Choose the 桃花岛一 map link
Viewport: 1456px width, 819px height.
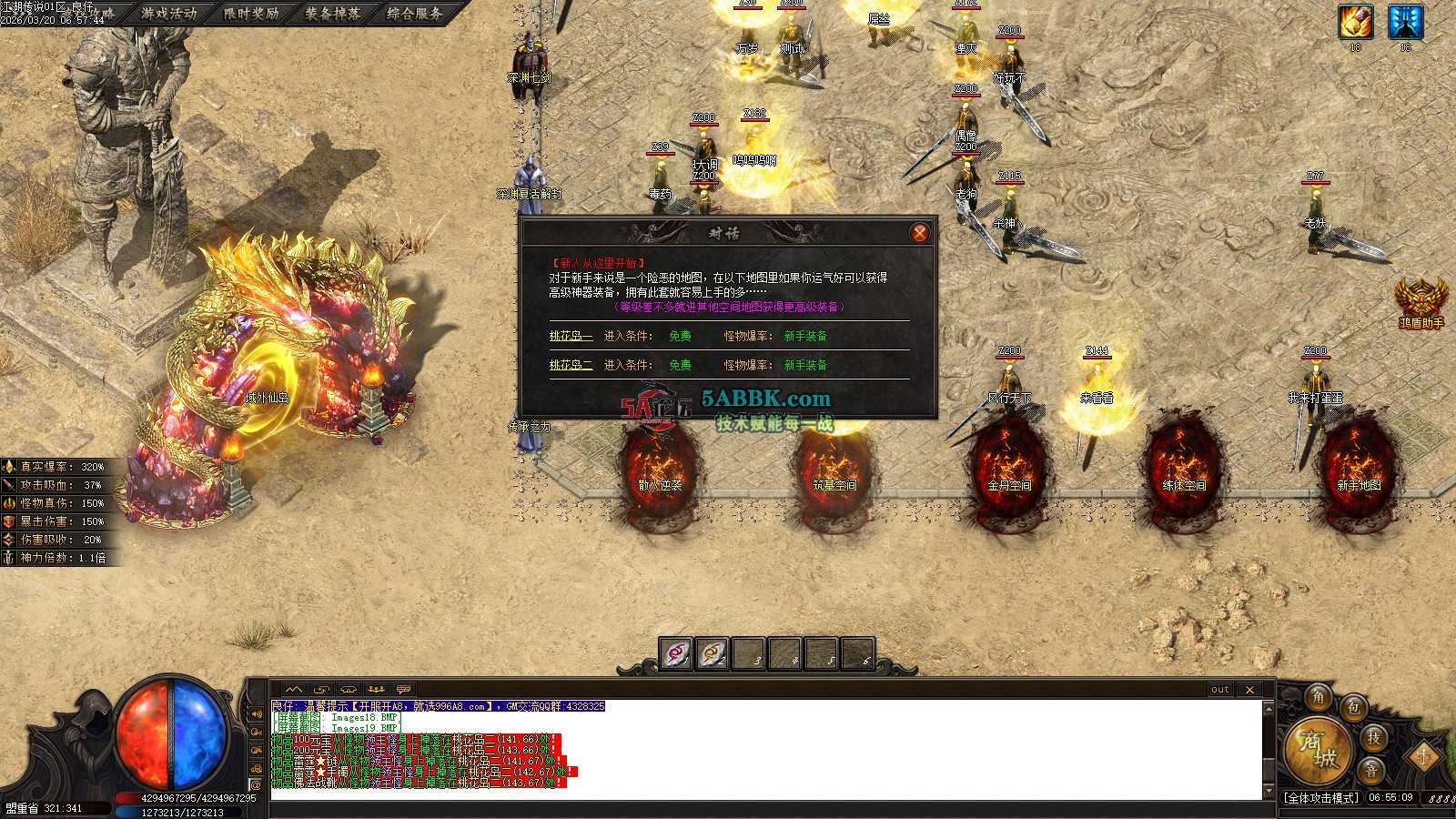[x=571, y=336]
